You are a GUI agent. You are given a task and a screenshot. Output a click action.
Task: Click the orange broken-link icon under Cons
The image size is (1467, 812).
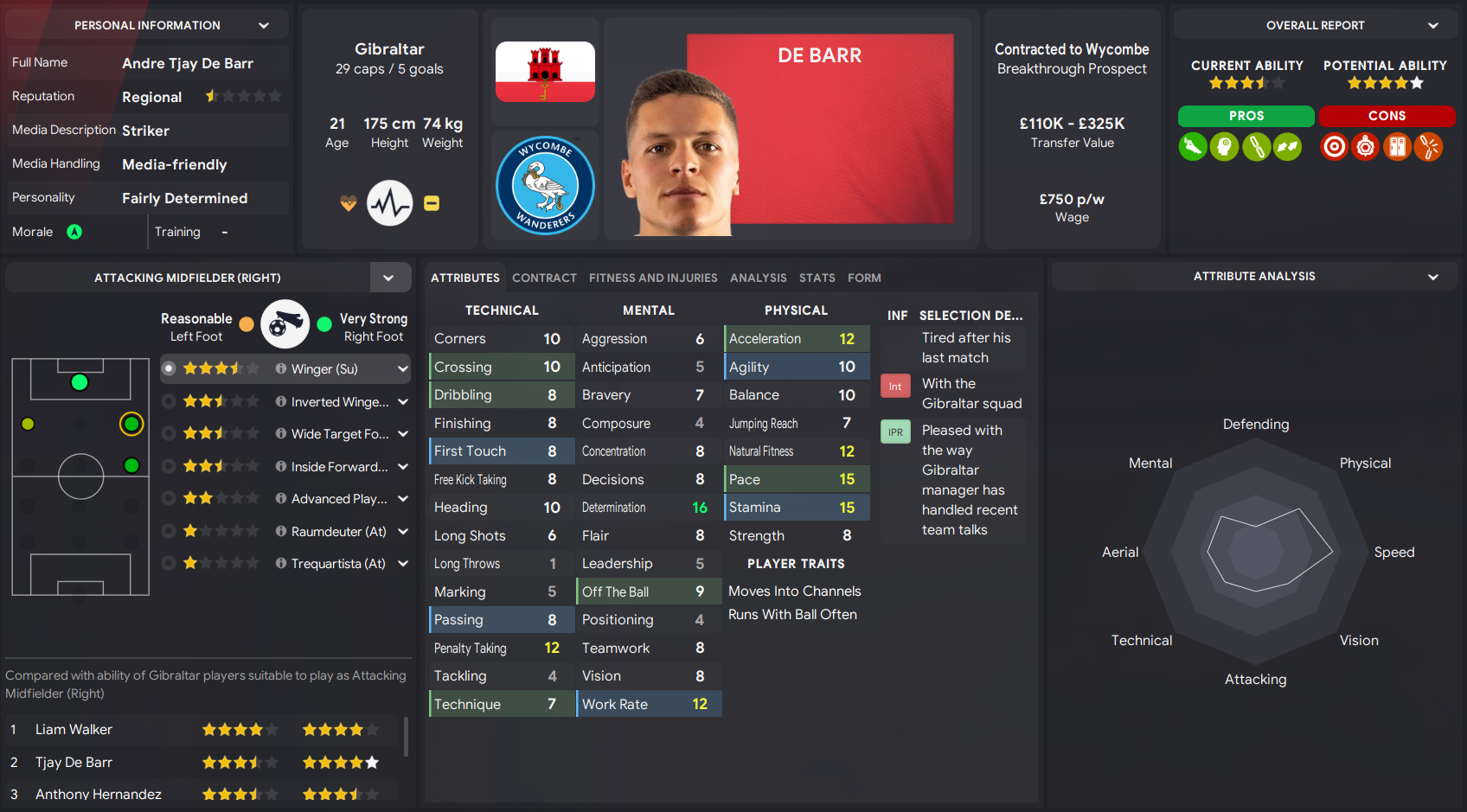pos(1428,147)
